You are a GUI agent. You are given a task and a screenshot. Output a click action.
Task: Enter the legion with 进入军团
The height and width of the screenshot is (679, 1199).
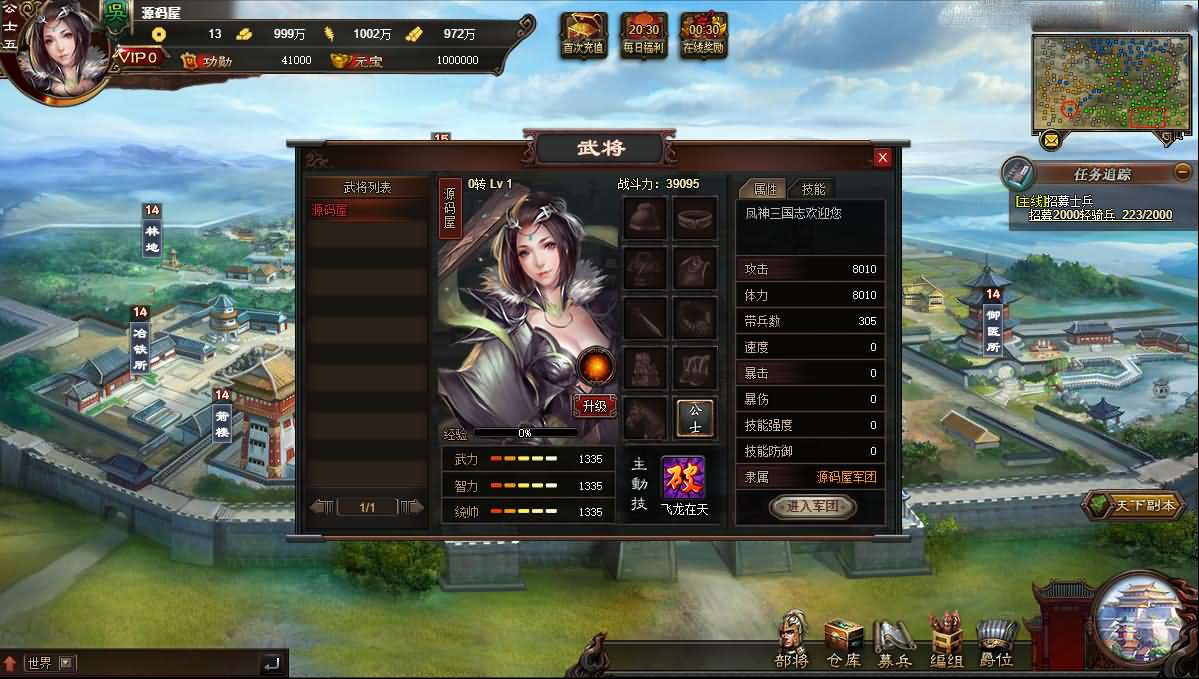click(812, 507)
